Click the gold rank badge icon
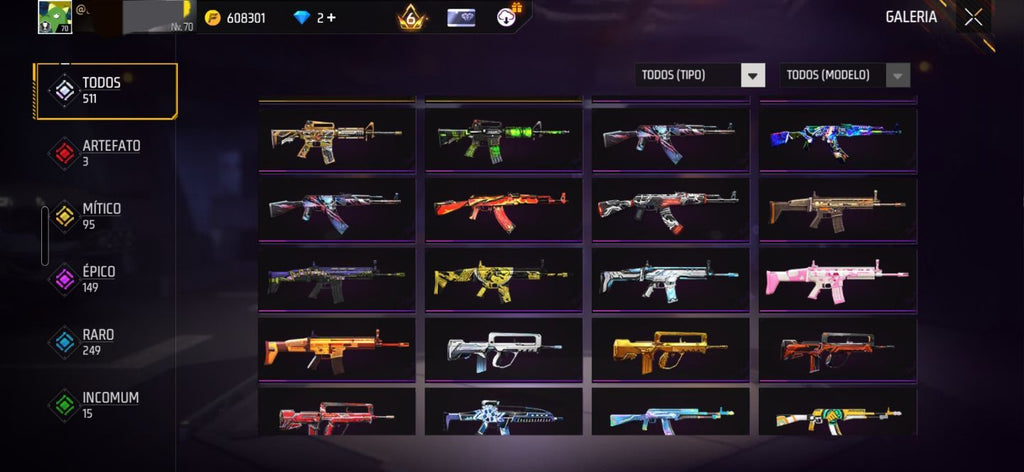Viewport: 1024px width, 472px height. [x=410, y=17]
